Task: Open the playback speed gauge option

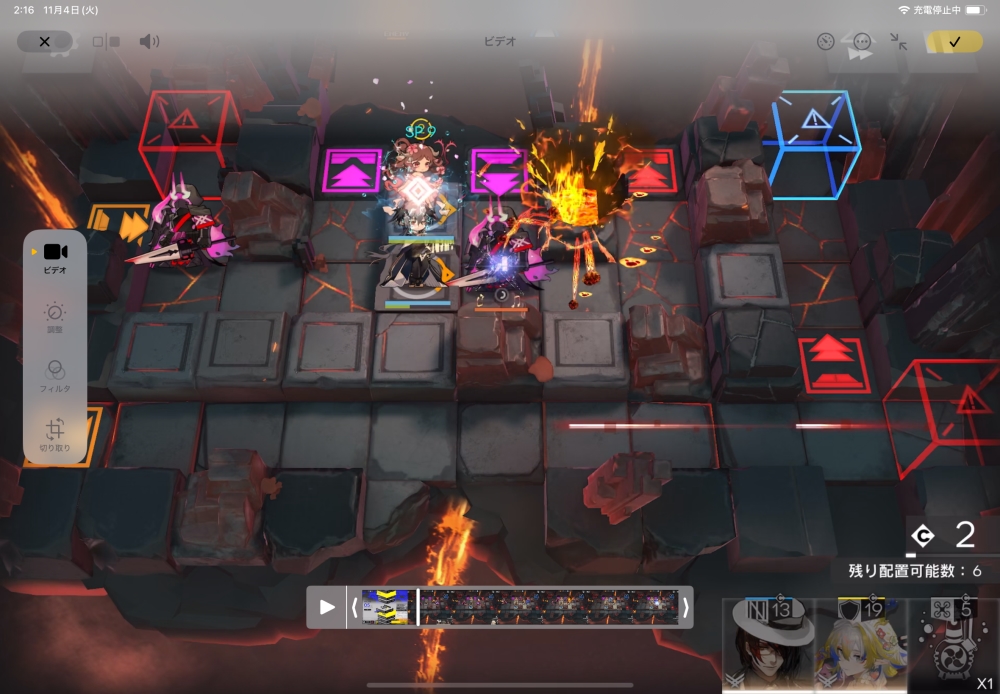Action: click(825, 42)
